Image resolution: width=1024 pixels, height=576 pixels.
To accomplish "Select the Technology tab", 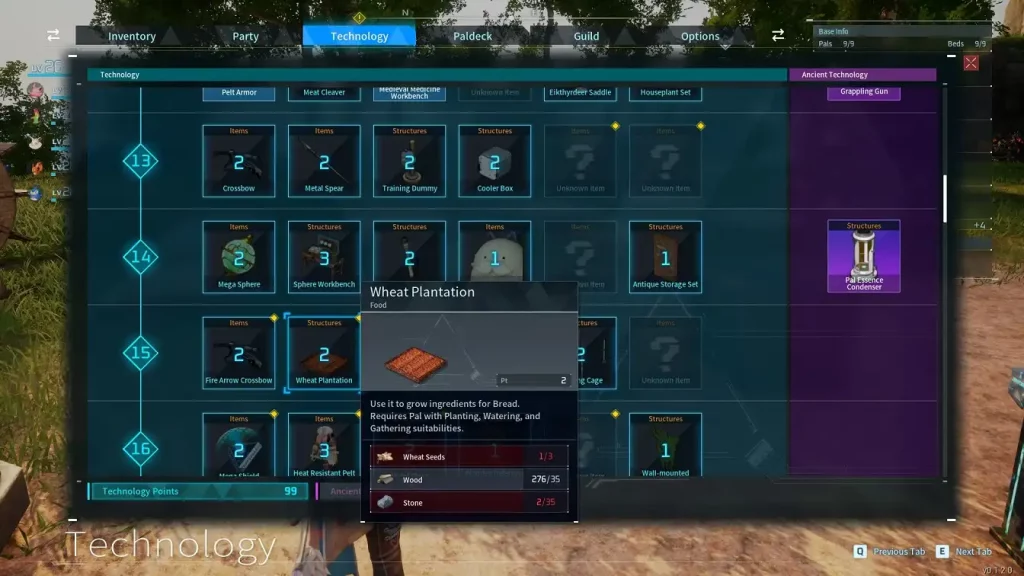I will [x=359, y=36].
